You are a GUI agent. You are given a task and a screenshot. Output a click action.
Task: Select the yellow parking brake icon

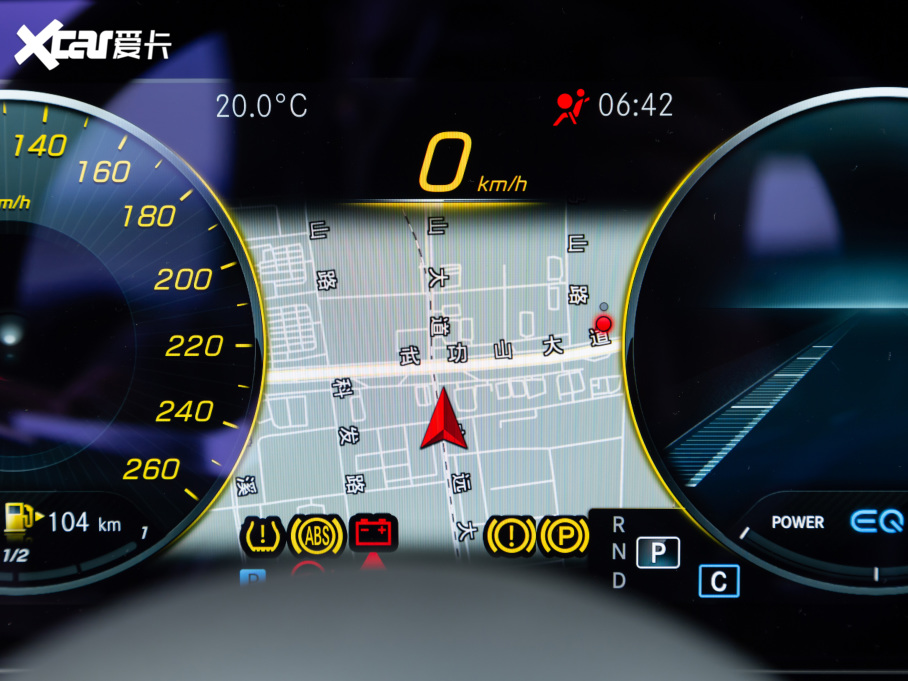coord(564,536)
